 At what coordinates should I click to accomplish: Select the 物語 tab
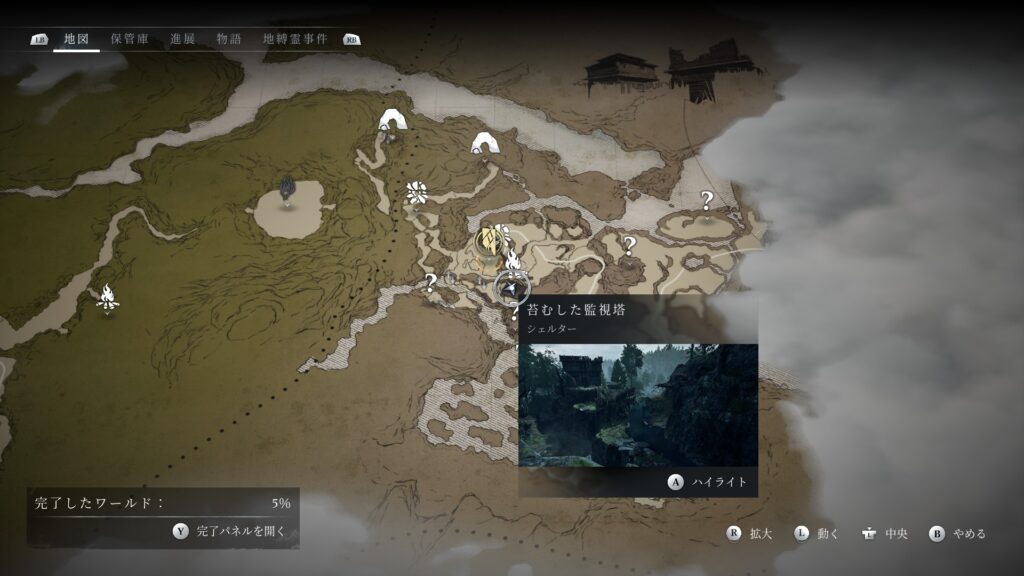229,39
